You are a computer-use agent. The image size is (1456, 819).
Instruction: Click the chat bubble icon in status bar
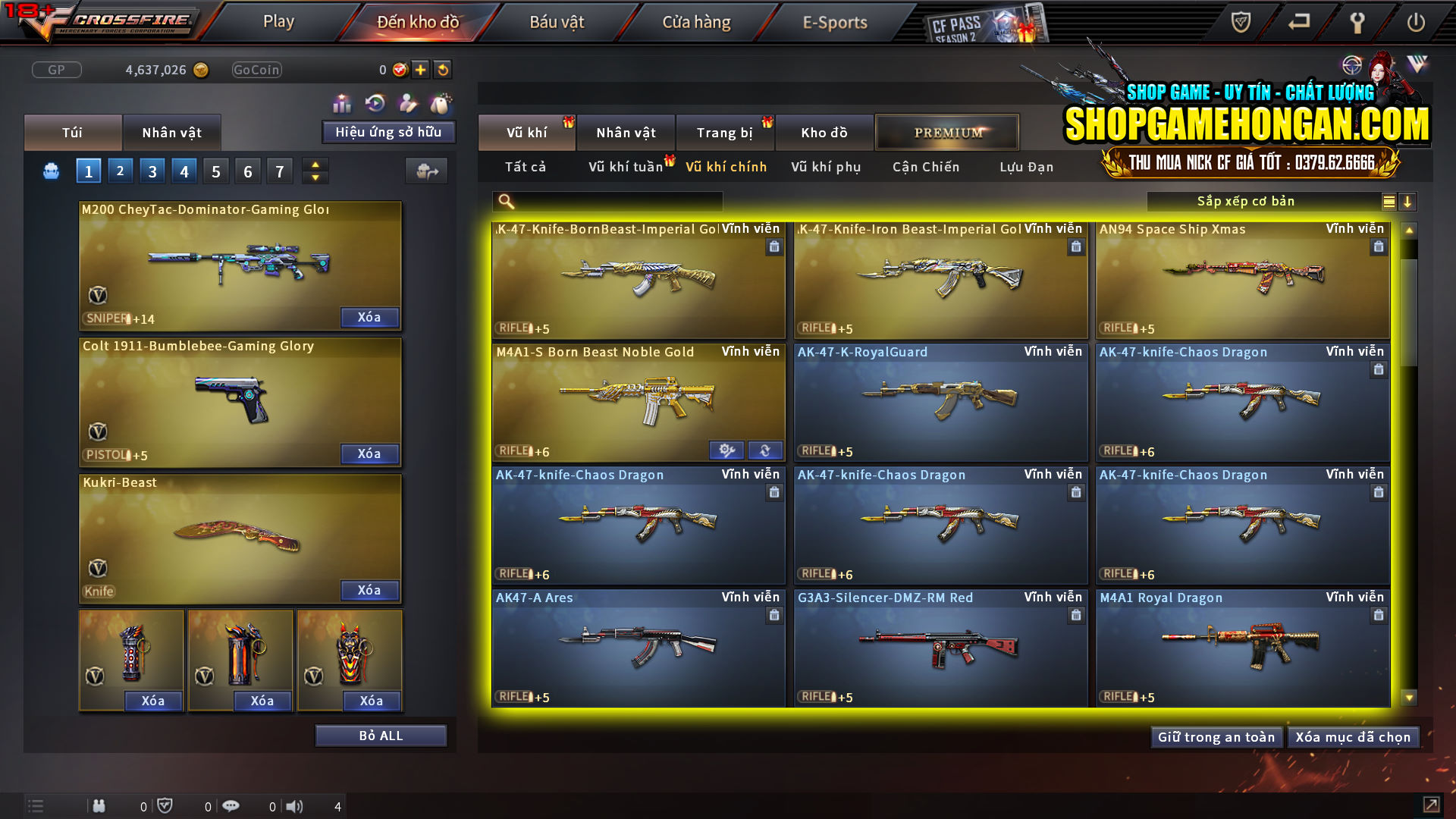coord(231,806)
